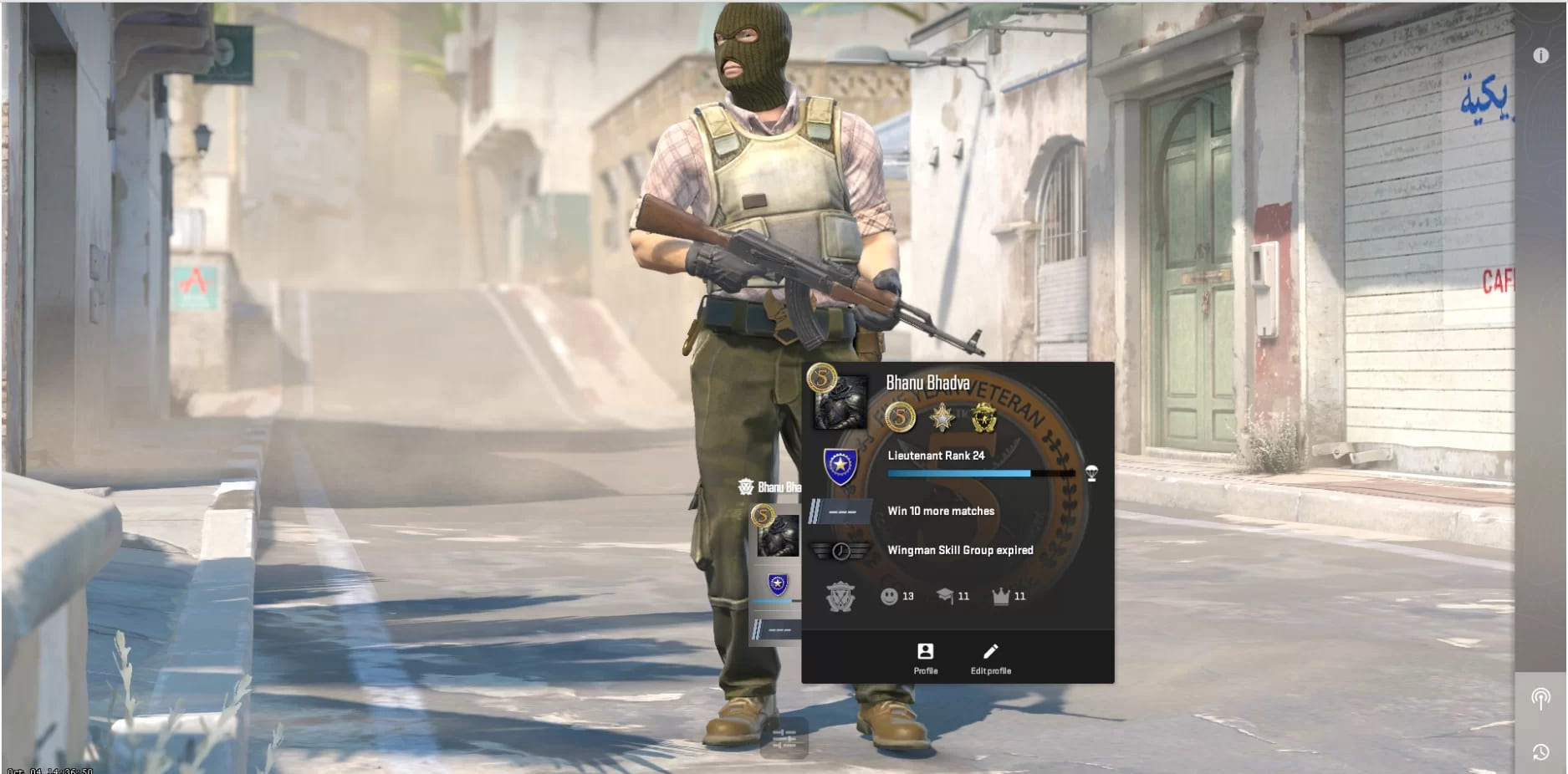1568x774 pixels.
Task: Click the info icon in the sidebar
Action: pos(1540,55)
